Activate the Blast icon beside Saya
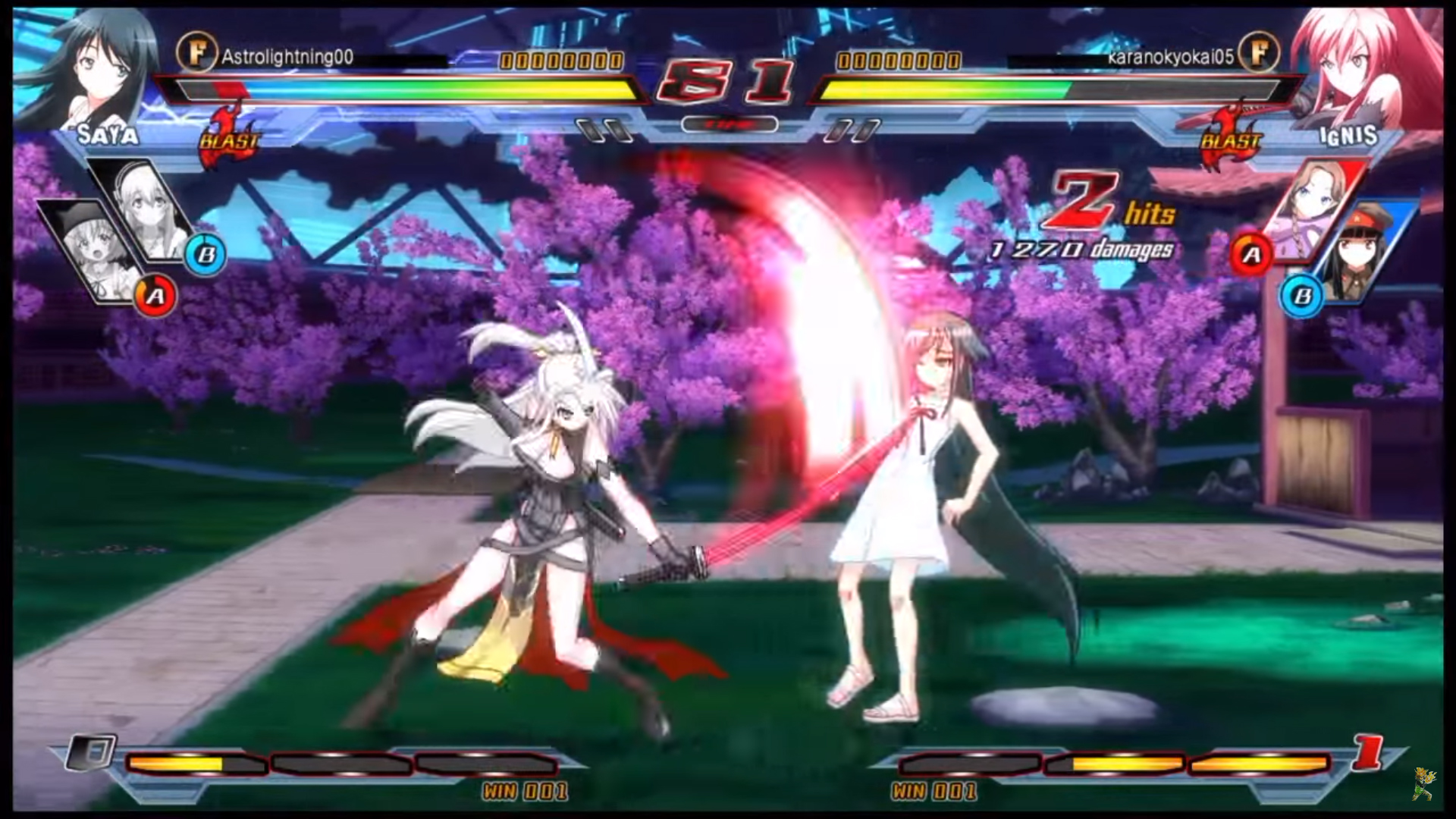This screenshot has height=819, width=1456. click(230, 136)
